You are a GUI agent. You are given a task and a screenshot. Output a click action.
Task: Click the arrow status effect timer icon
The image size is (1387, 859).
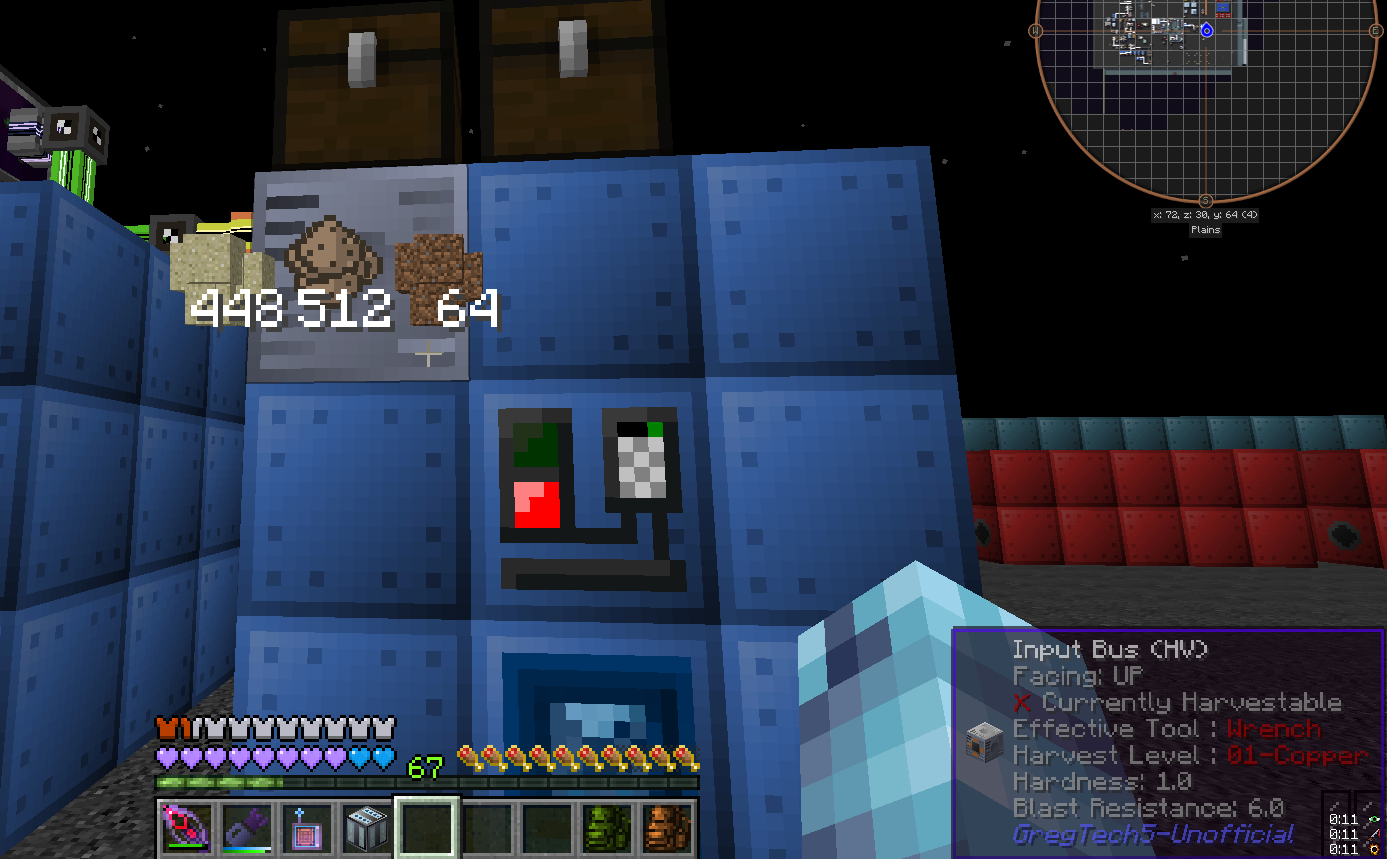click(1373, 834)
